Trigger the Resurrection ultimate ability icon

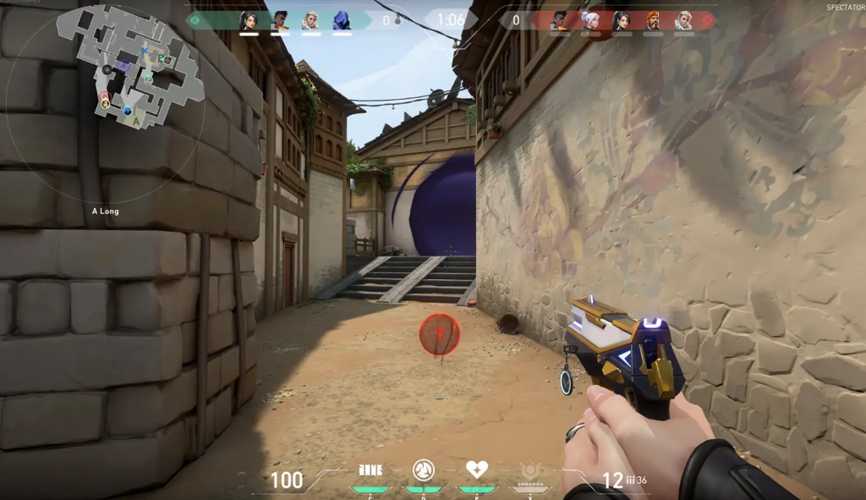(x=531, y=470)
